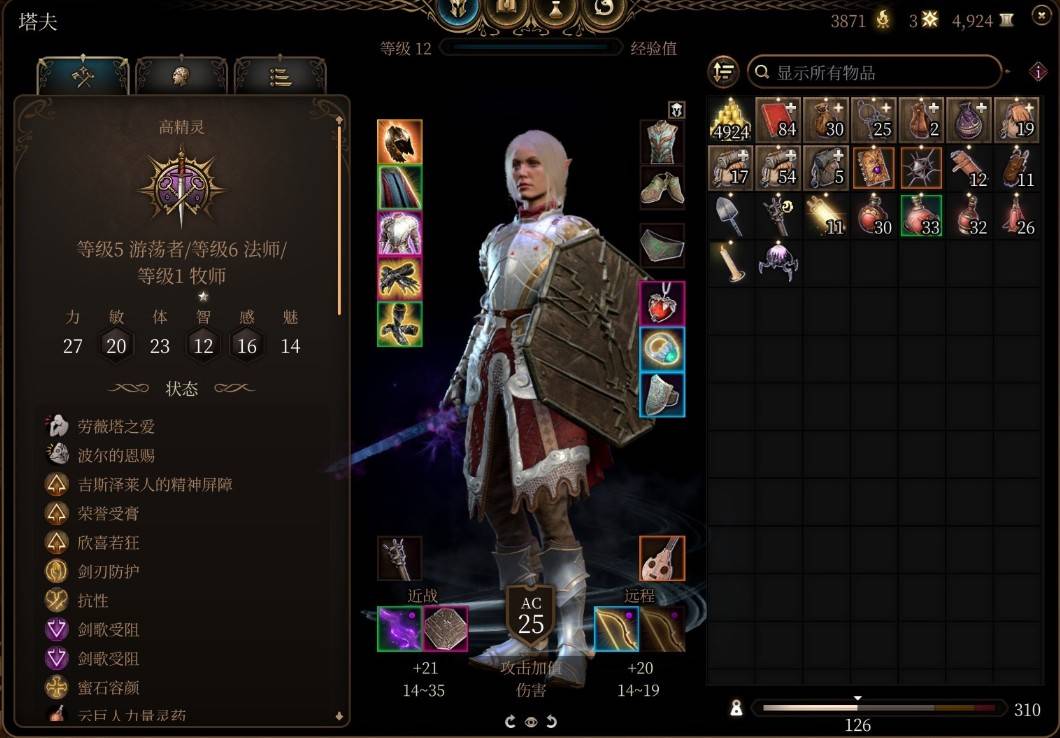Select the equipped cloak slot
This screenshot has width=1060, height=738.
click(399, 188)
